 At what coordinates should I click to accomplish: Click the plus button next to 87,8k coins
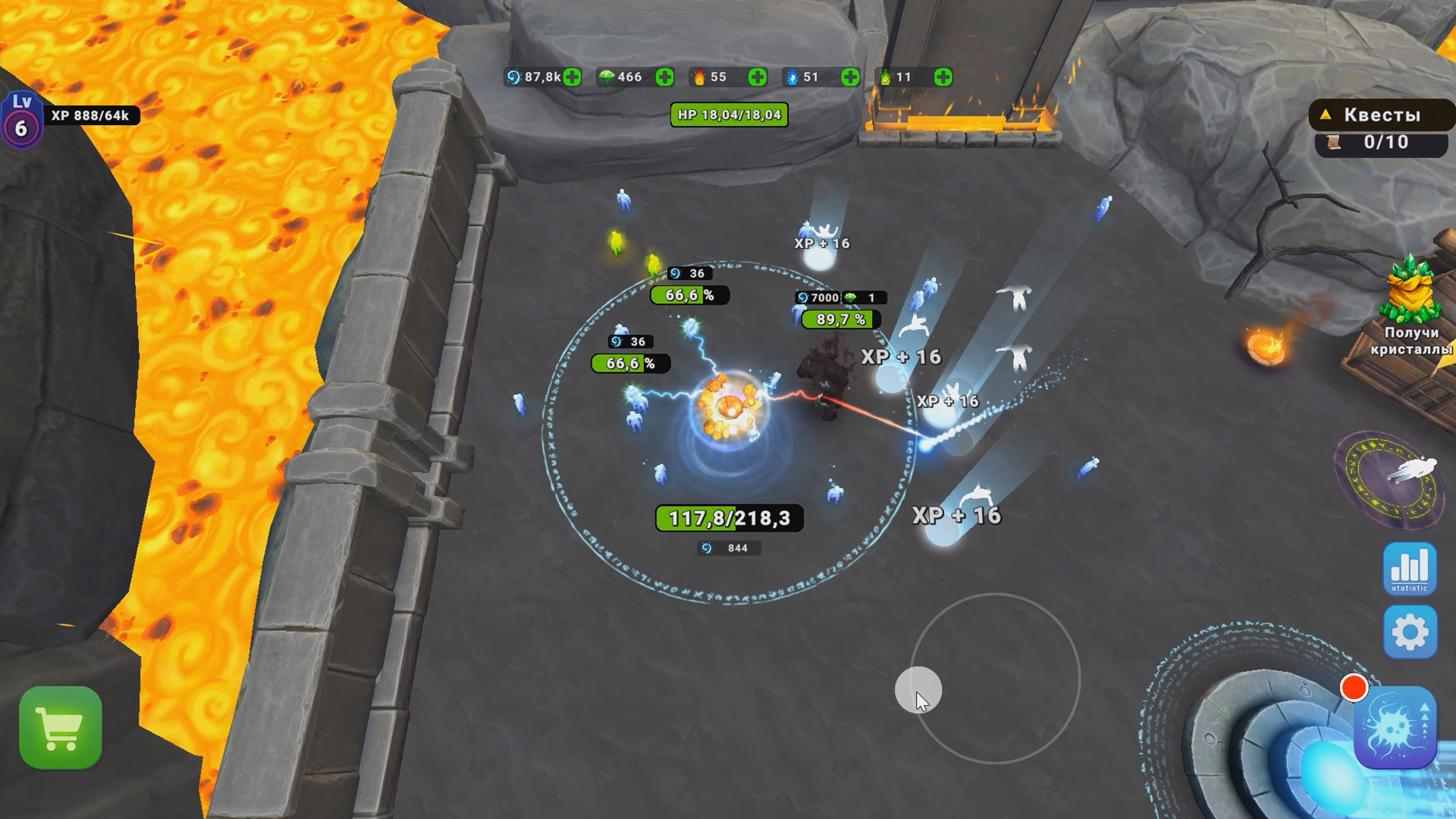coord(573,77)
